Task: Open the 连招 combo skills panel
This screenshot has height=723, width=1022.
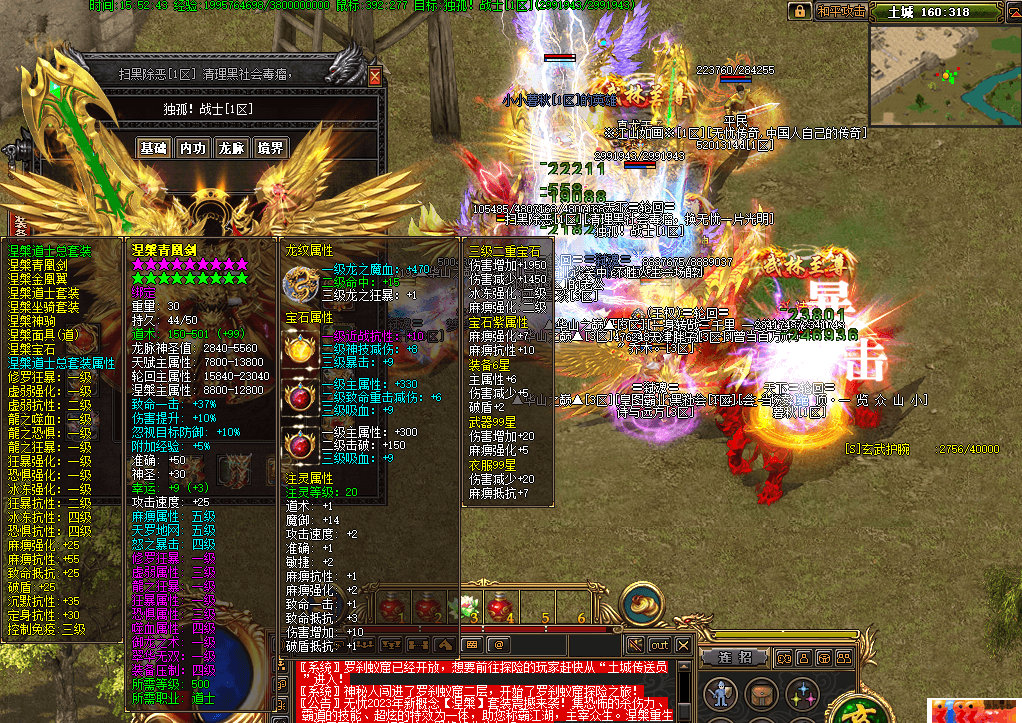Action: click(x=734, y=657)
